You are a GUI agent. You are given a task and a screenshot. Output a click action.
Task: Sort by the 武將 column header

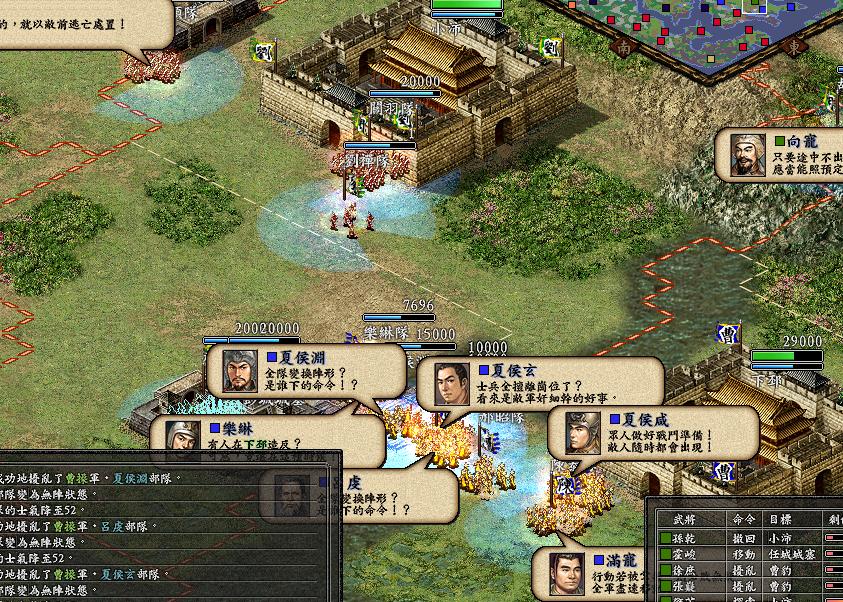pyautogui.click(x=684, y=519)
